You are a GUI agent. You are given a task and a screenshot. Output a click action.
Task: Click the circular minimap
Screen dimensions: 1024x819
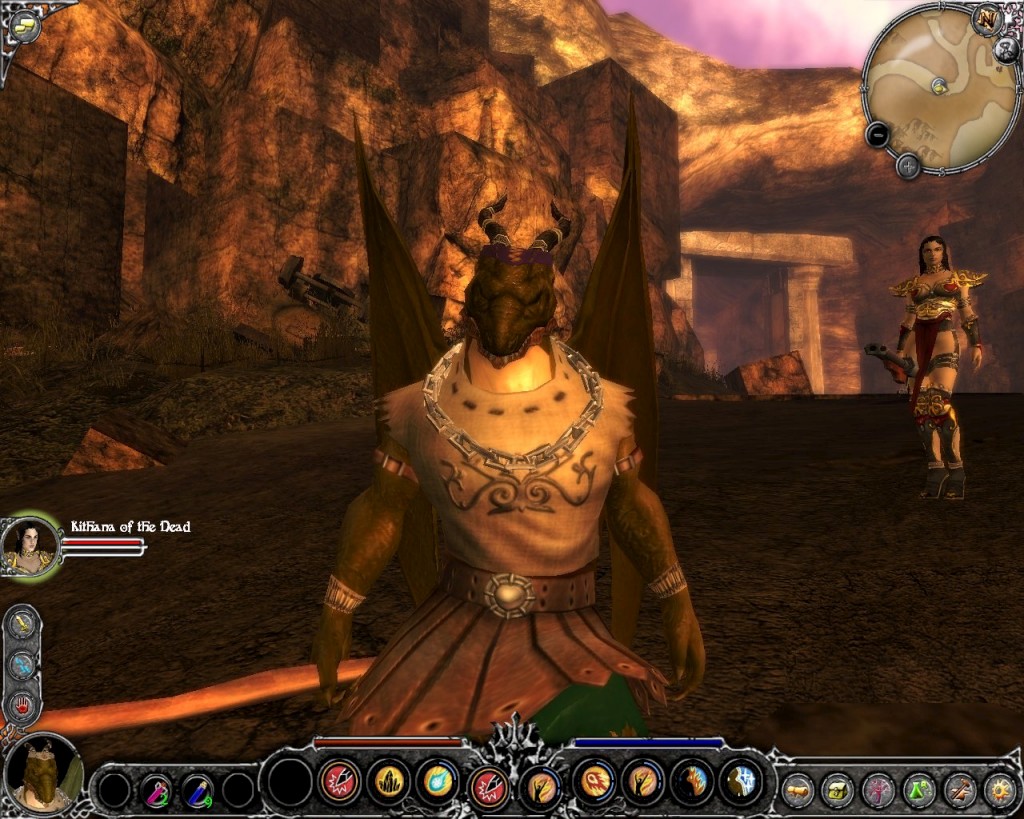tap(940, 88)
